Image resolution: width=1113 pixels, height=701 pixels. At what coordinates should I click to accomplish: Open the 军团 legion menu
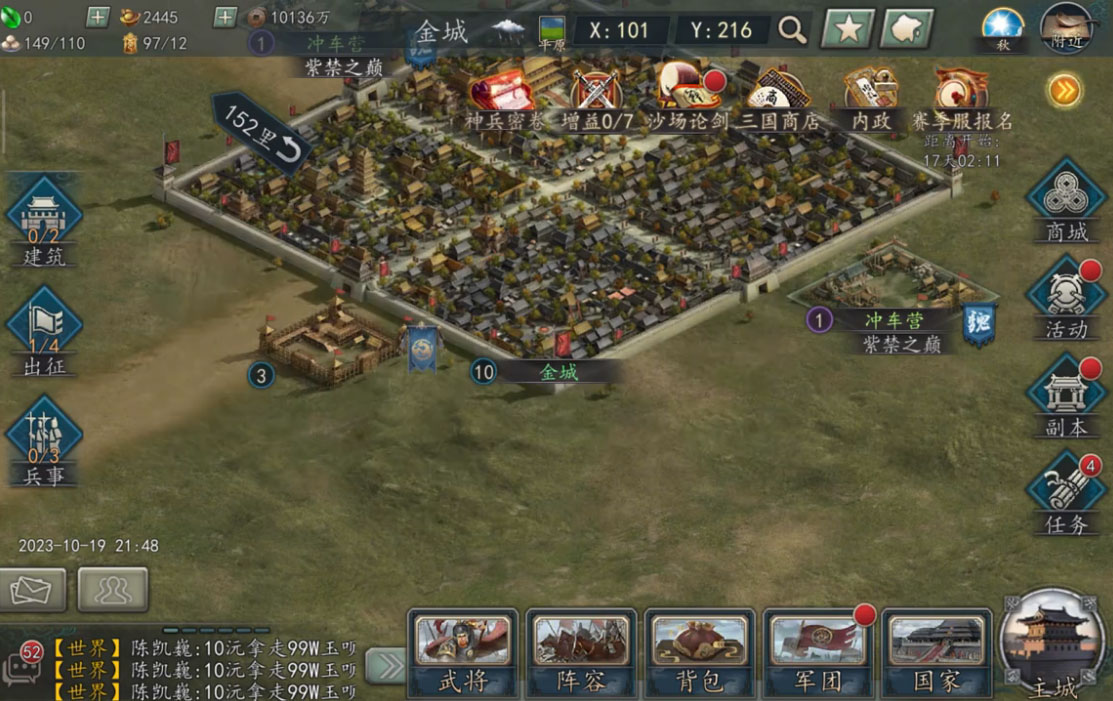(818, 652)
